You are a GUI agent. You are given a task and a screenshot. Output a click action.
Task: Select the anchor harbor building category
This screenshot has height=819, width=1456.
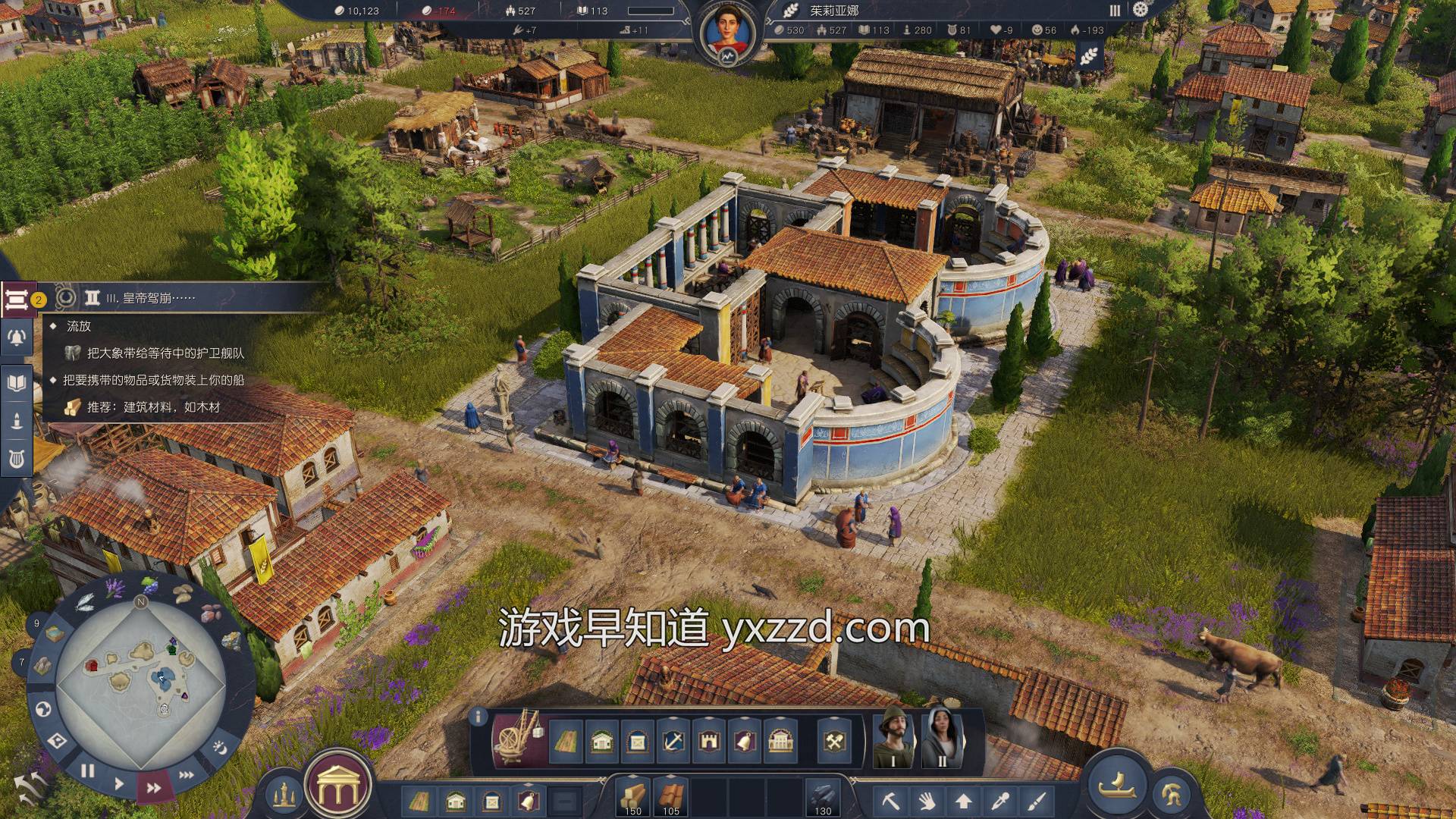(673, 741)
